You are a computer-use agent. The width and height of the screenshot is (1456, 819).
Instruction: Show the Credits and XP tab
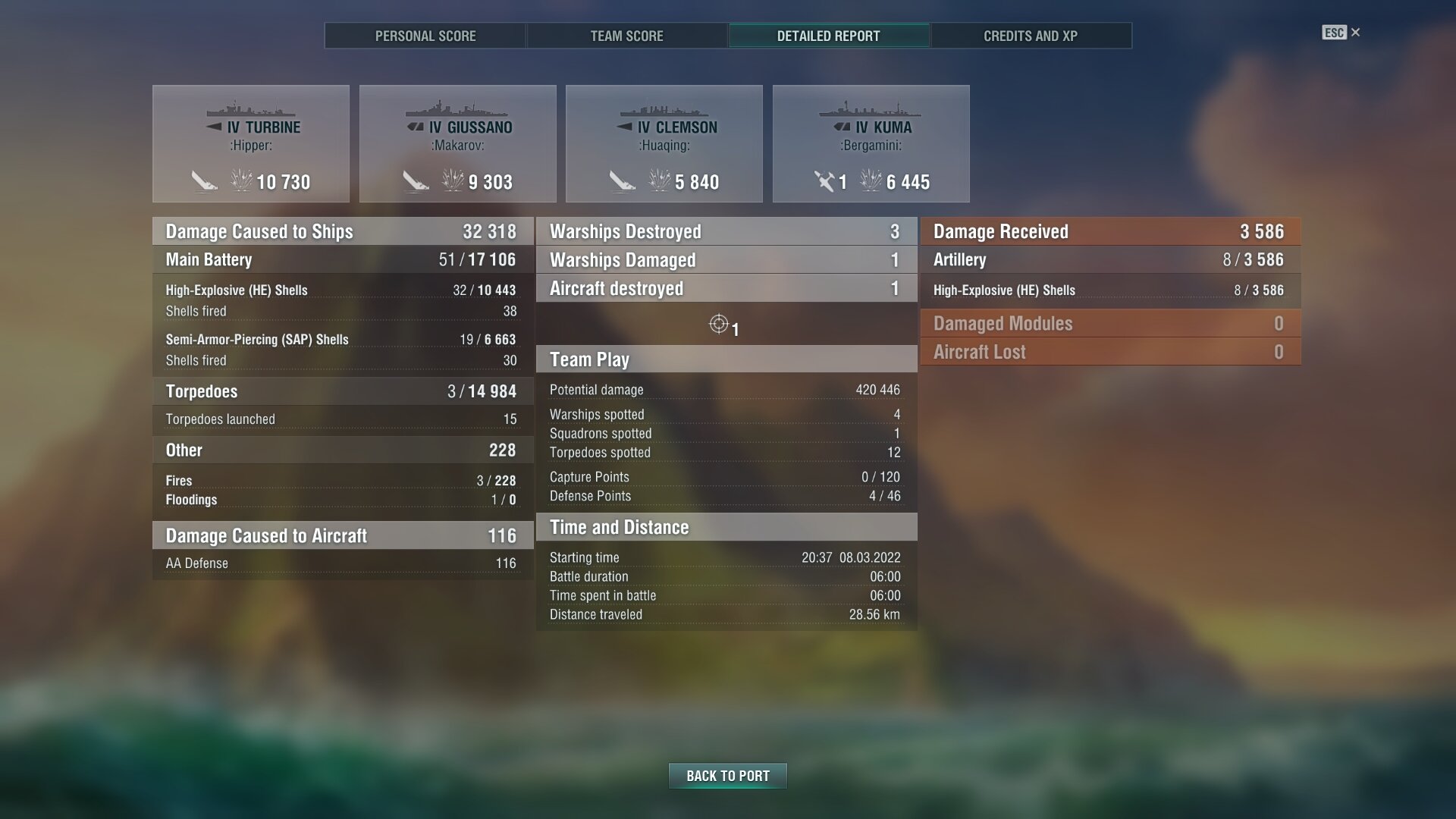pyautogui.click(x=1030, y=36)
